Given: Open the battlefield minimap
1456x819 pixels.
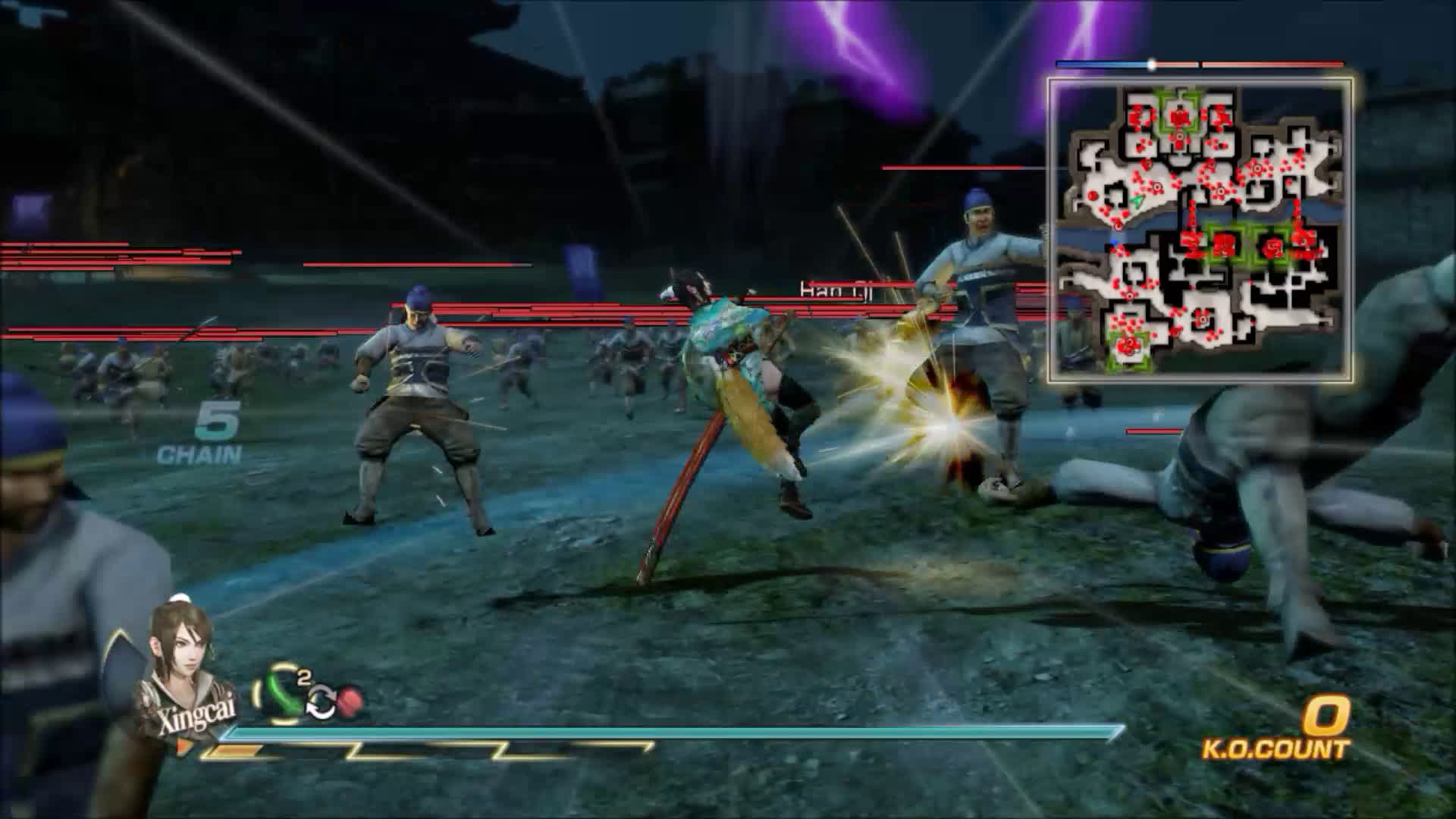Looking at the screenshot, I should (x=1200, y=229).
